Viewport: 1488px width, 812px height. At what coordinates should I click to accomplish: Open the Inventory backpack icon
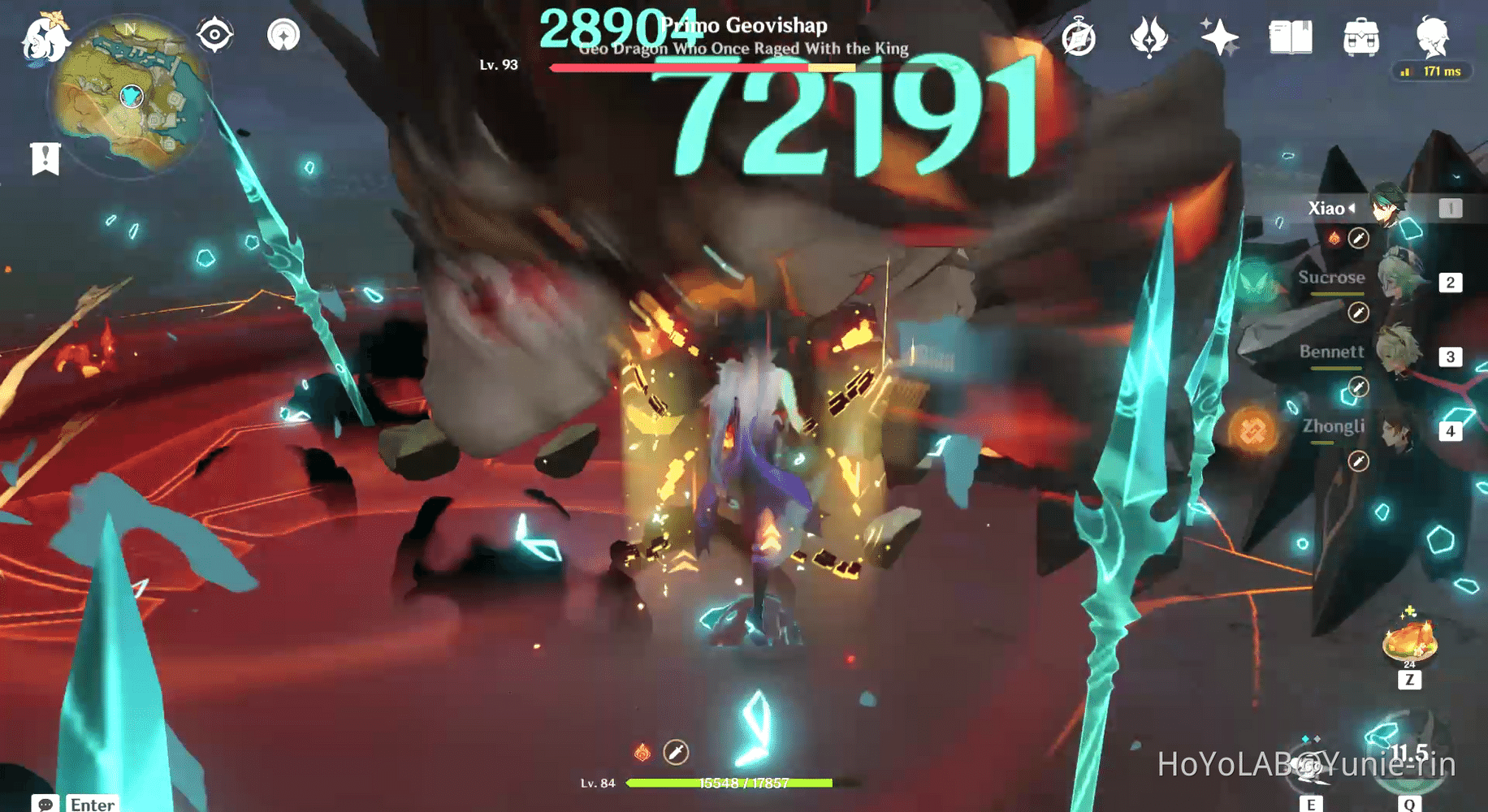tap(1360, 35)
